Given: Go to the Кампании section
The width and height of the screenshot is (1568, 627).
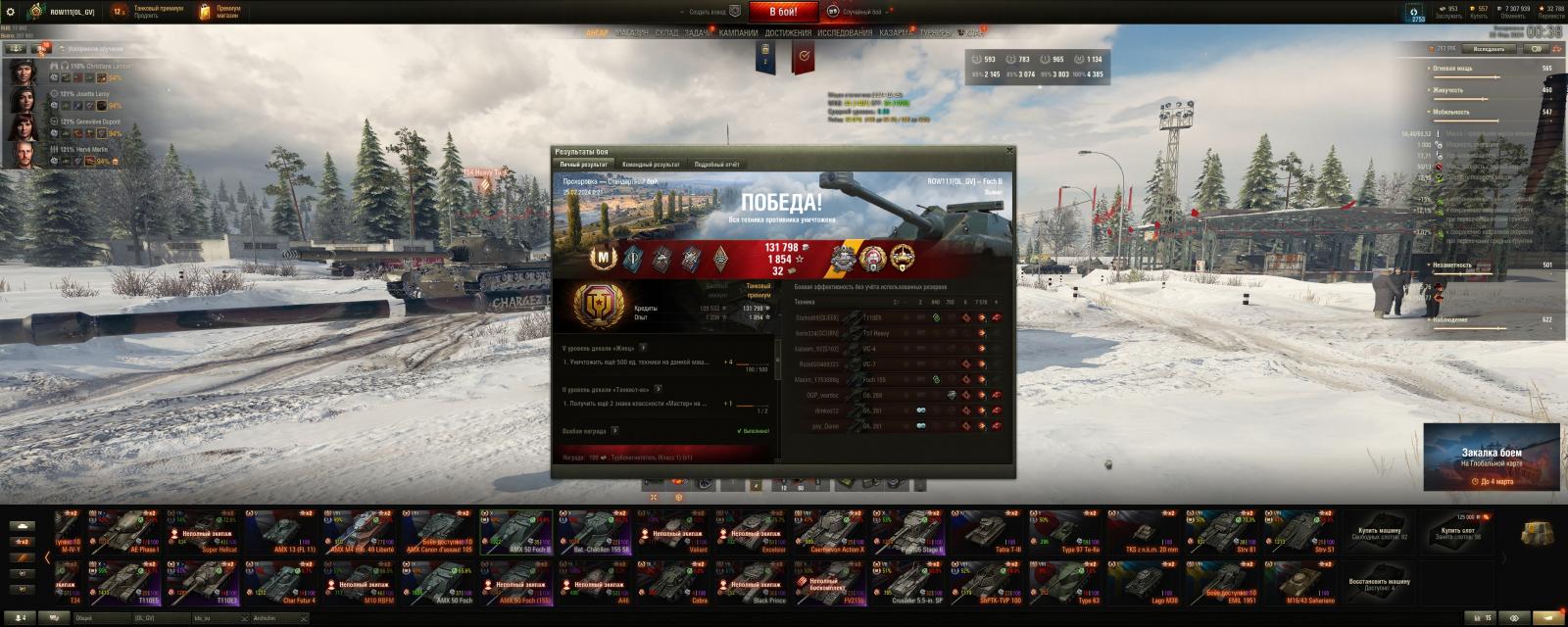Looking at the screenshot, I should (x=738, y=32).
